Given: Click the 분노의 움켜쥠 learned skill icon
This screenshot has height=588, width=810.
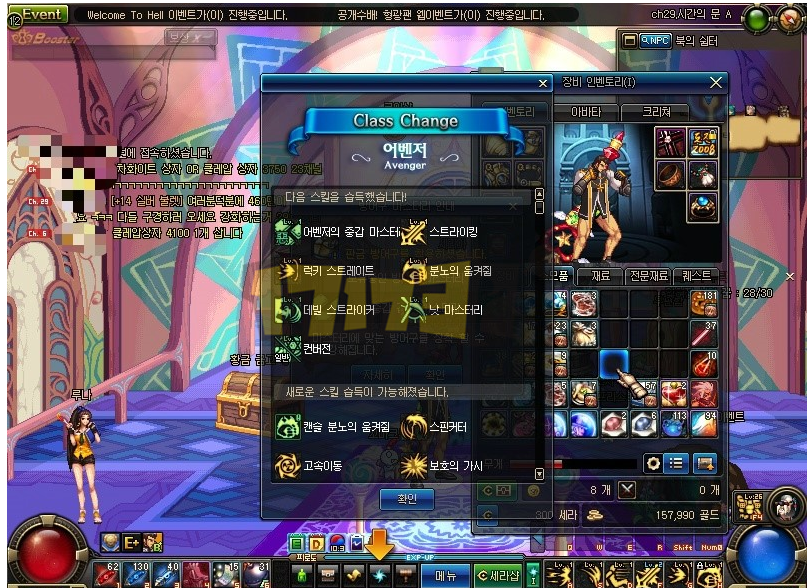Looking at the screenshot, I should coord(413,271).
